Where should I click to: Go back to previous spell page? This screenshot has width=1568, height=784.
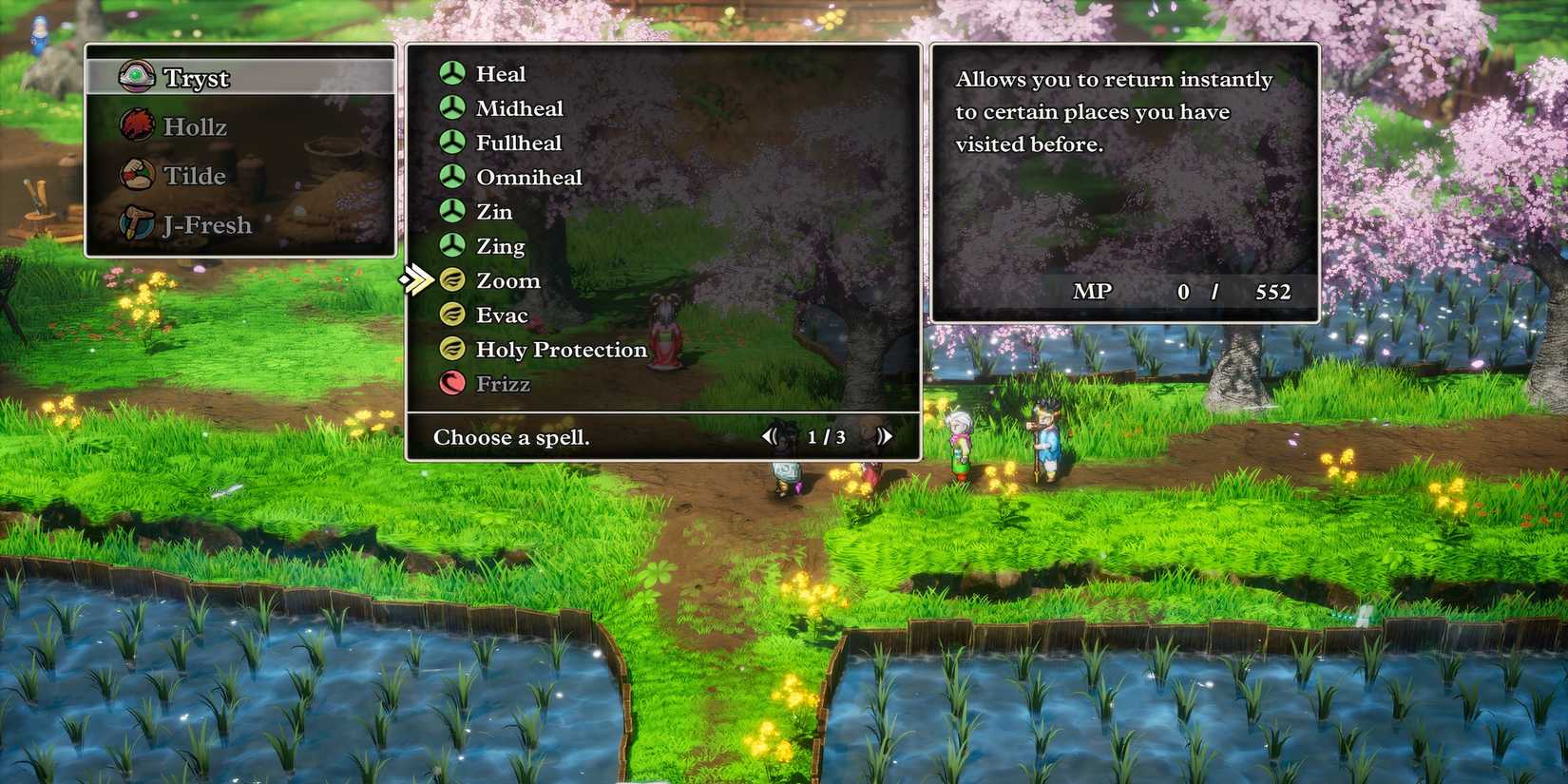point(772,436)
